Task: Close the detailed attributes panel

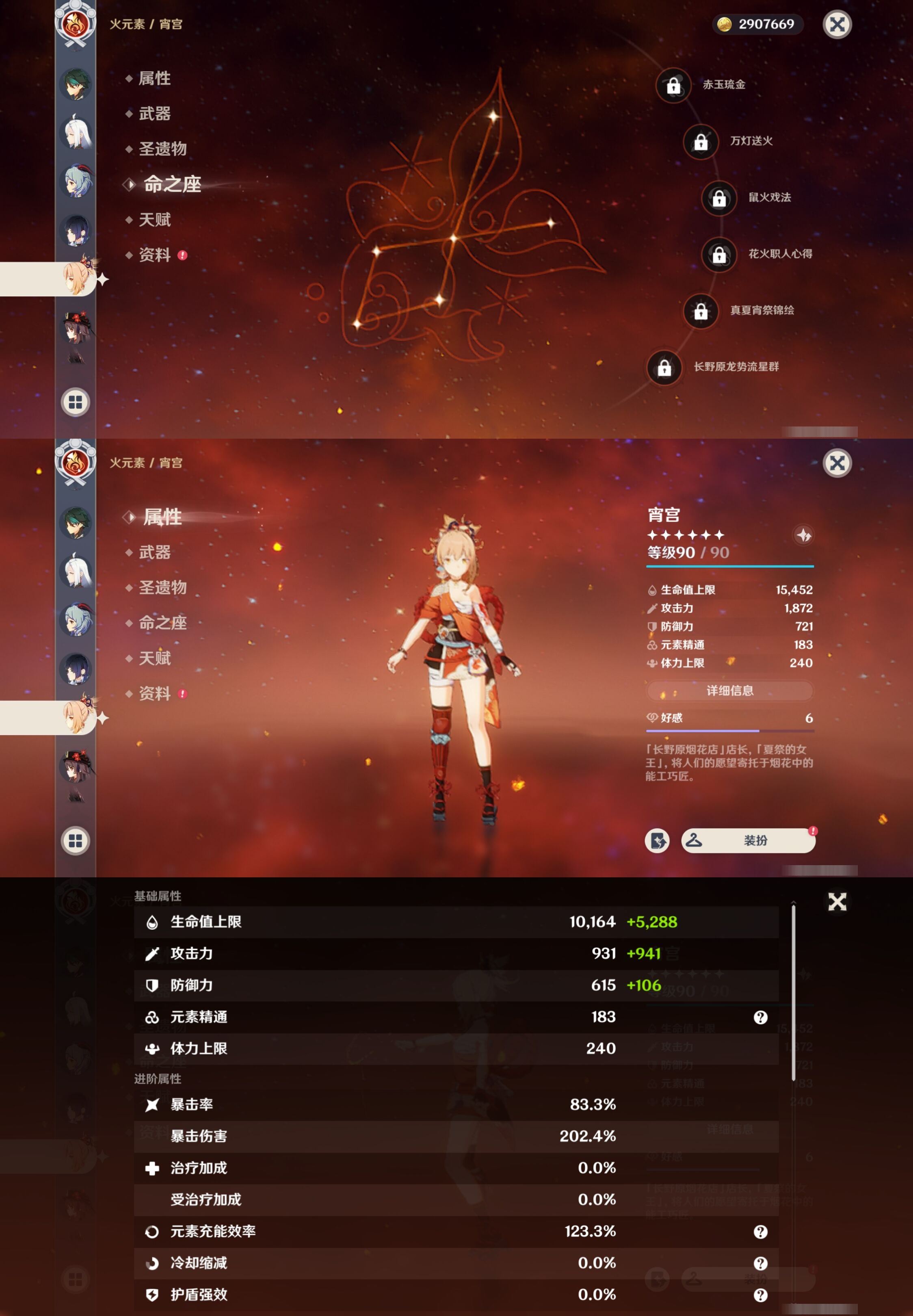Action: tap(837, 902)
